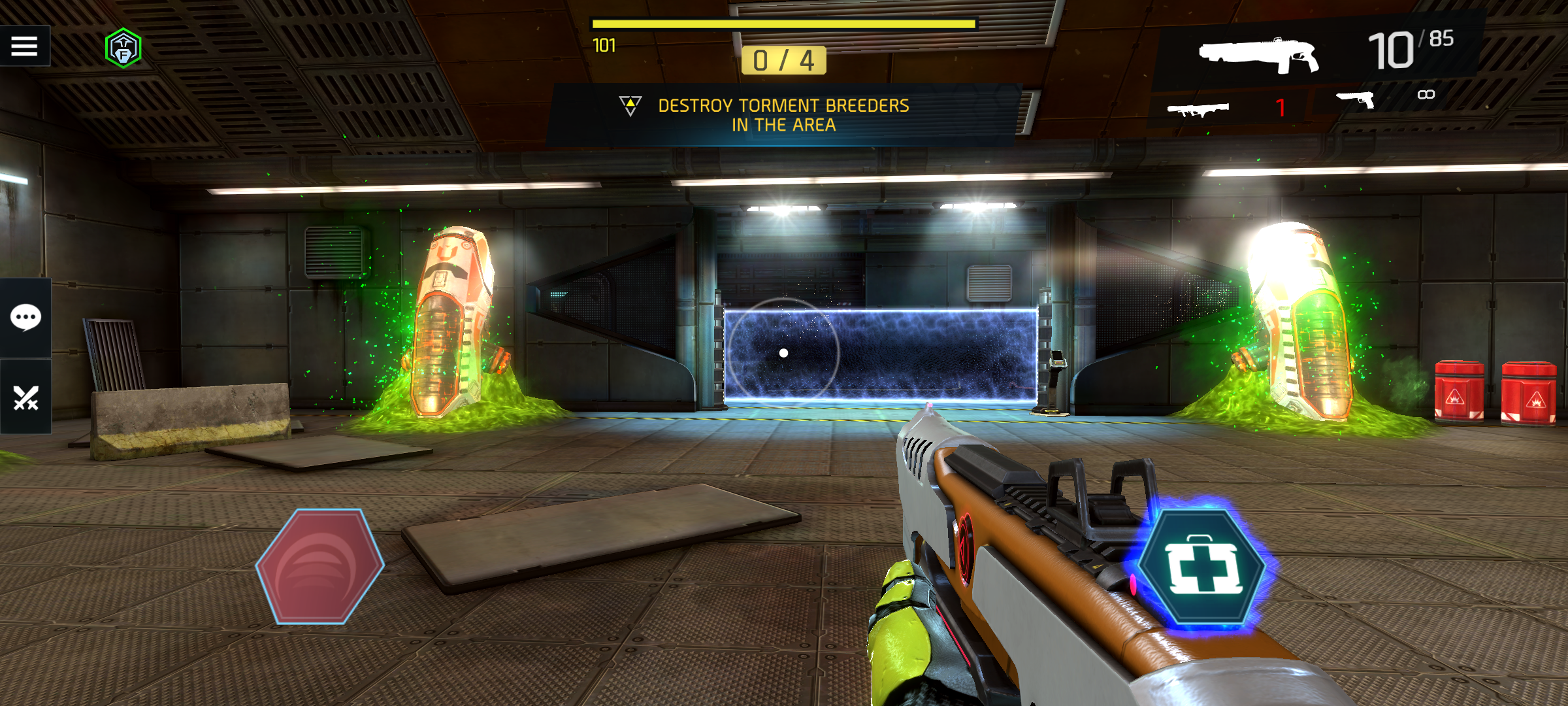This screenshot has height=706, width=1568.
Task: Open the chat speech bubble
Action: [25, 318]
